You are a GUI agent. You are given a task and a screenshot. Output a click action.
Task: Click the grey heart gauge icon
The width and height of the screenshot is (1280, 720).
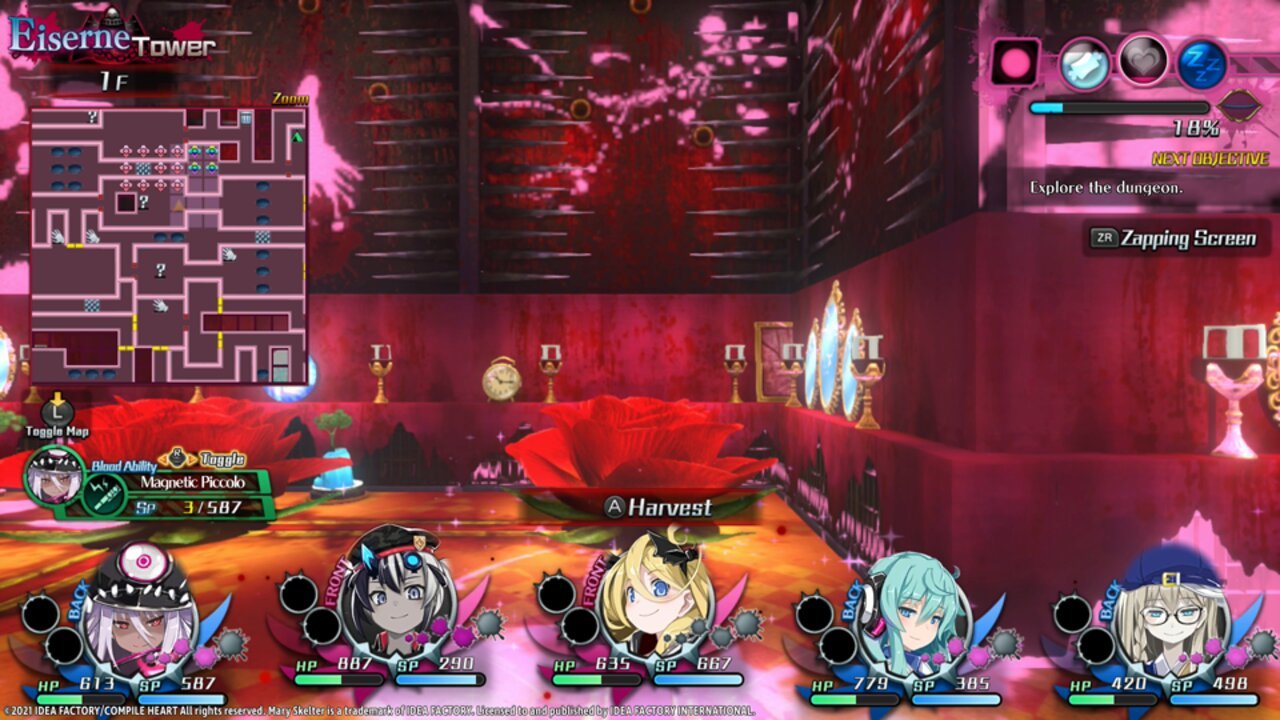(x=1143, y=61)
